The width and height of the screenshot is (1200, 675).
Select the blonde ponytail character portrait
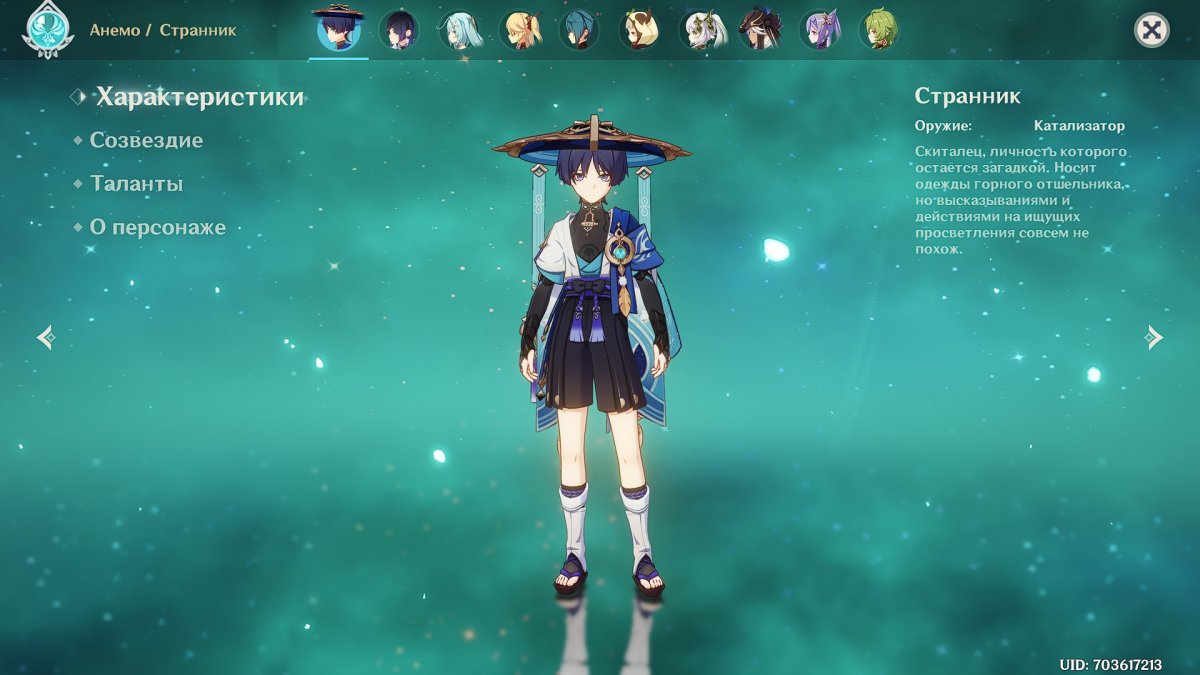click(519, 30)
